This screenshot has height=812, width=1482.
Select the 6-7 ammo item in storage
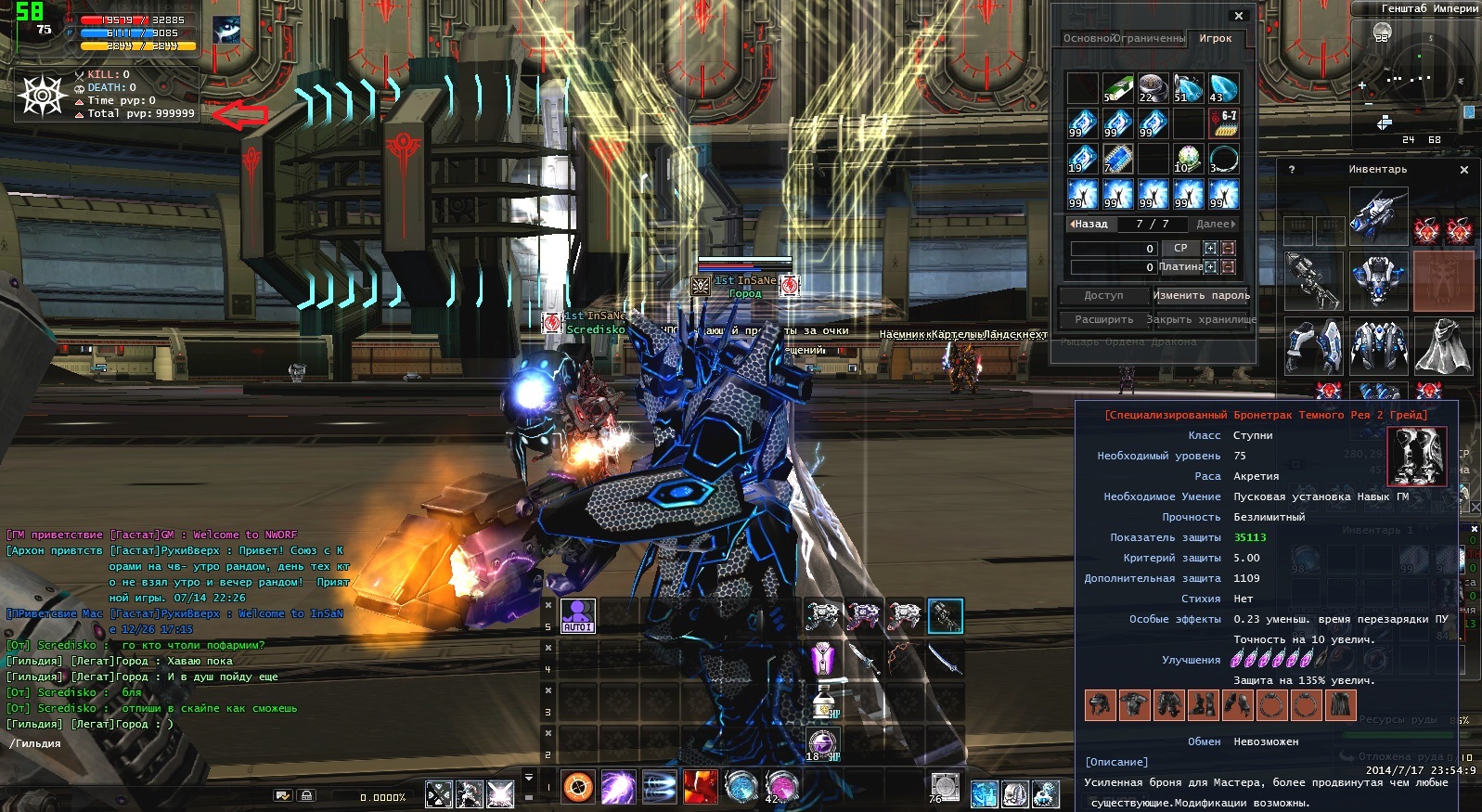click(x=1224, y=123)
